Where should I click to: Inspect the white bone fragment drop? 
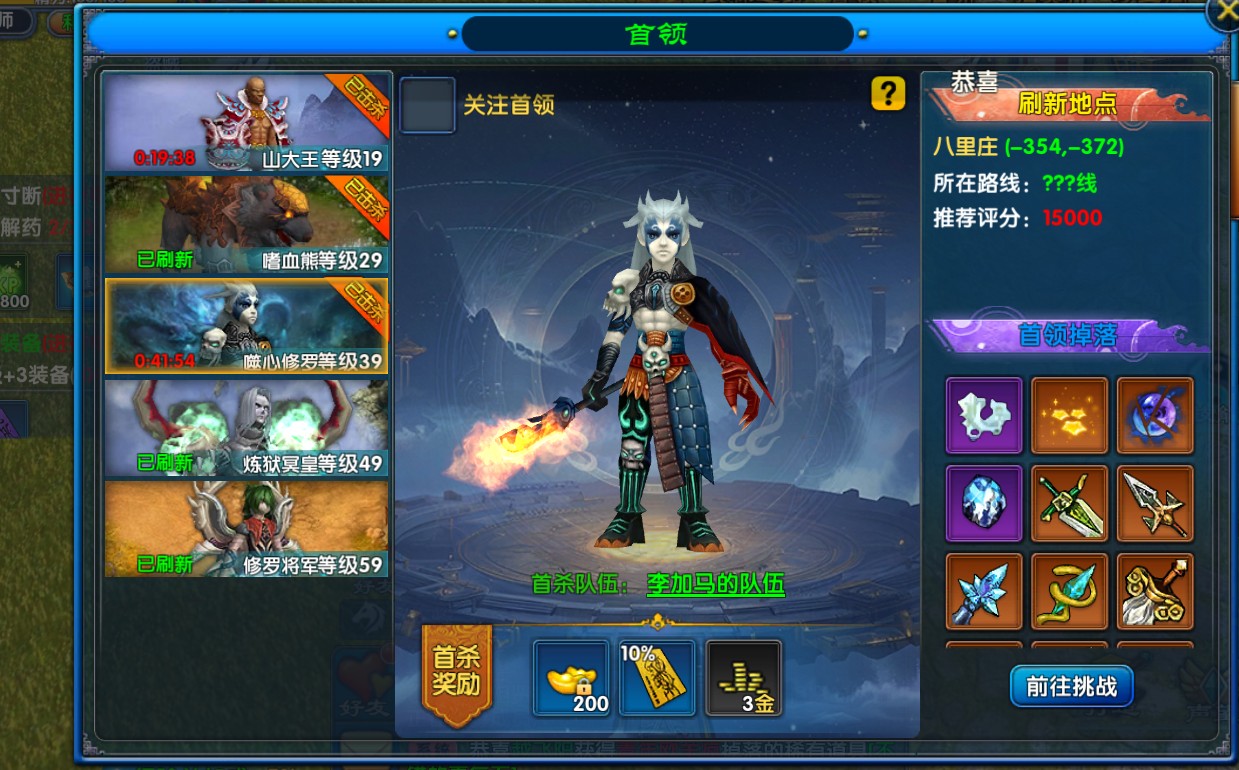984,415
